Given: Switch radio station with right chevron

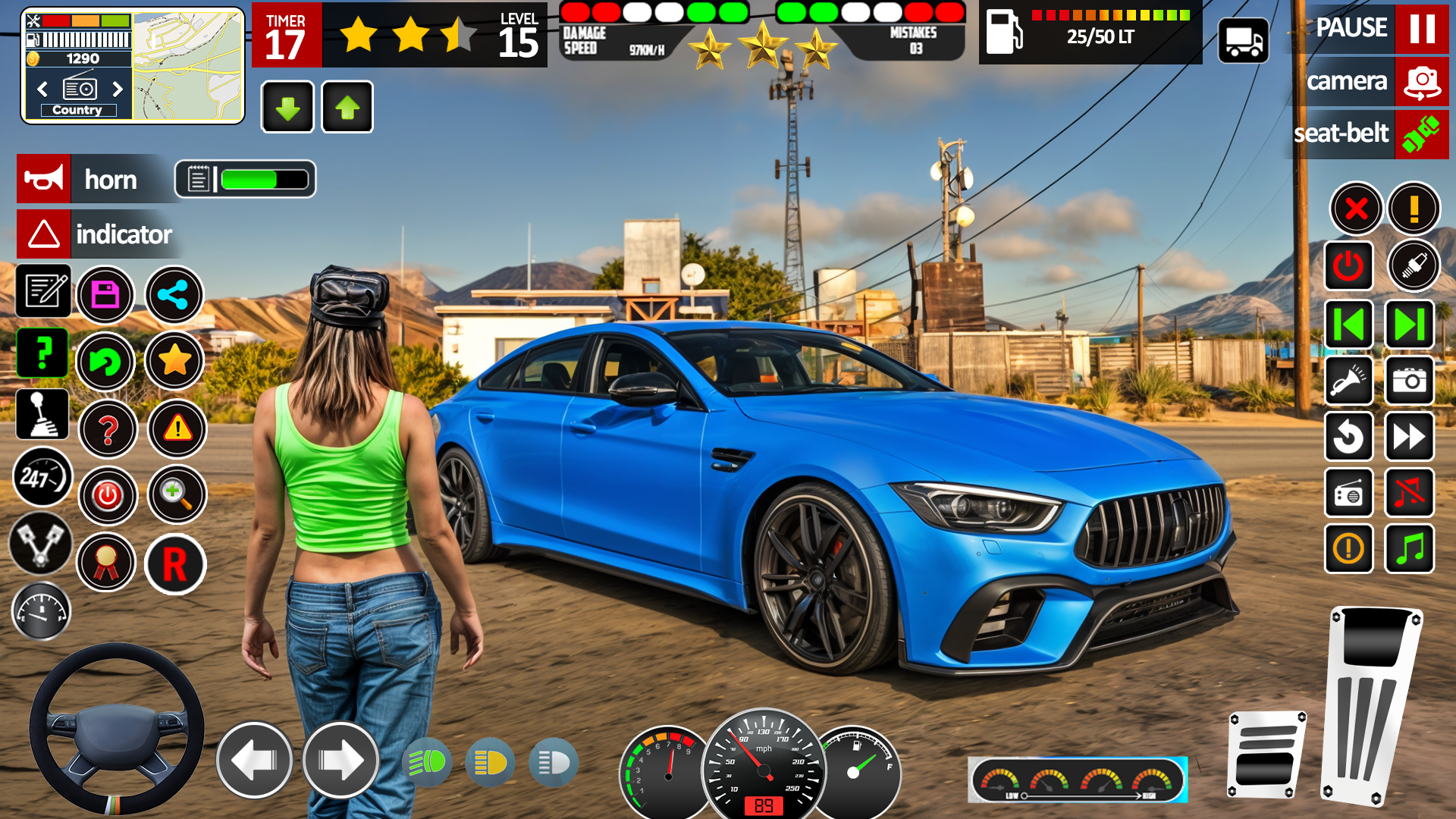Looking at the screenshot, I should tap(118, 89).
